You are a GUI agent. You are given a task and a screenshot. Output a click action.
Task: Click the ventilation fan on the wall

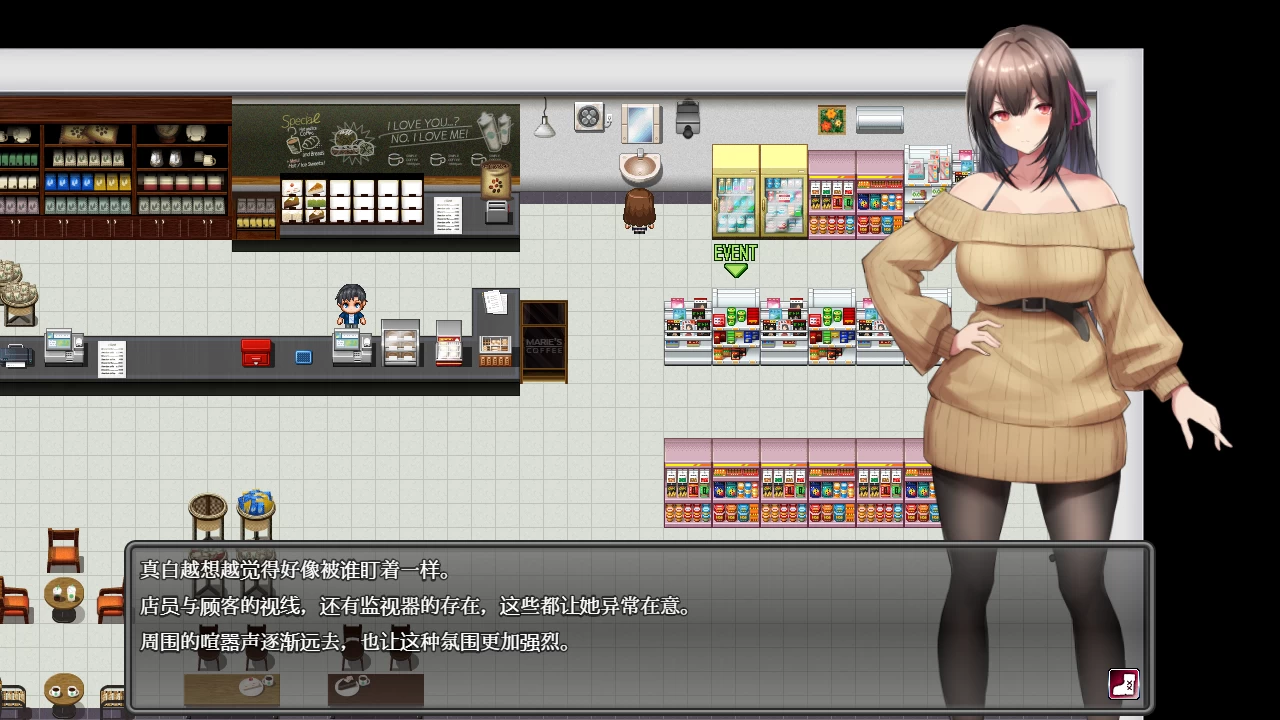tap(589, 116)
